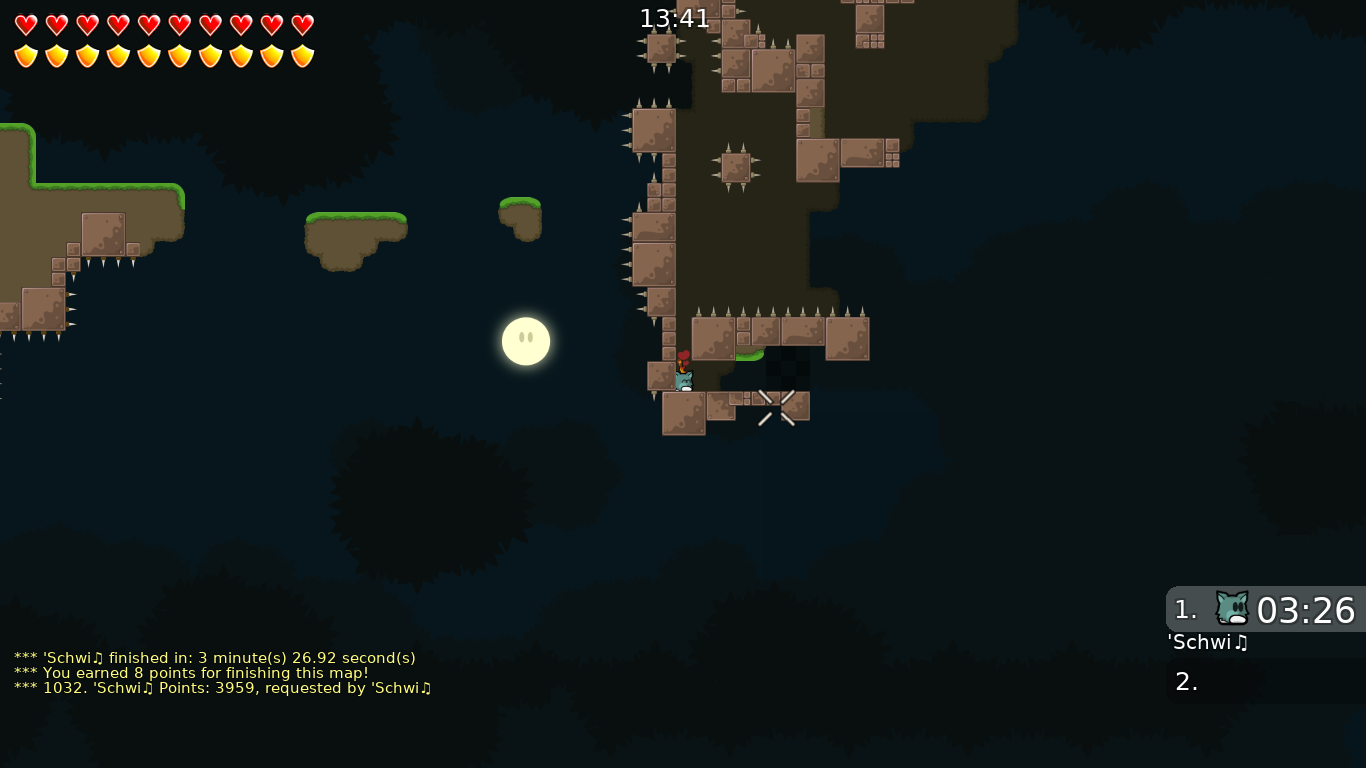Click the spiked block near the top spikes
Image resolution: width=1366 pixels, height=768 pixels.
[735, 166]
